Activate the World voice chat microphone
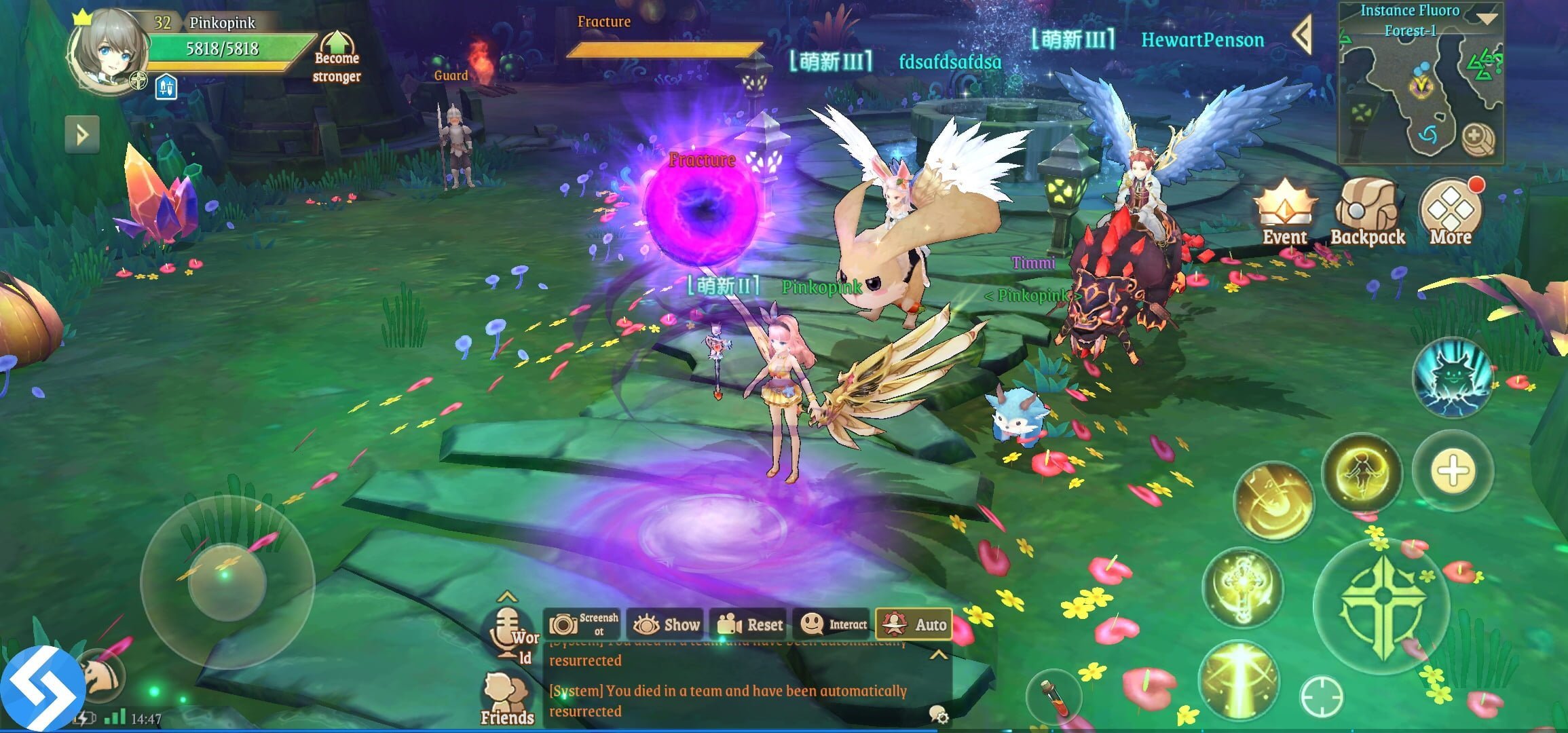1568x733 pixels. [506, 633]
